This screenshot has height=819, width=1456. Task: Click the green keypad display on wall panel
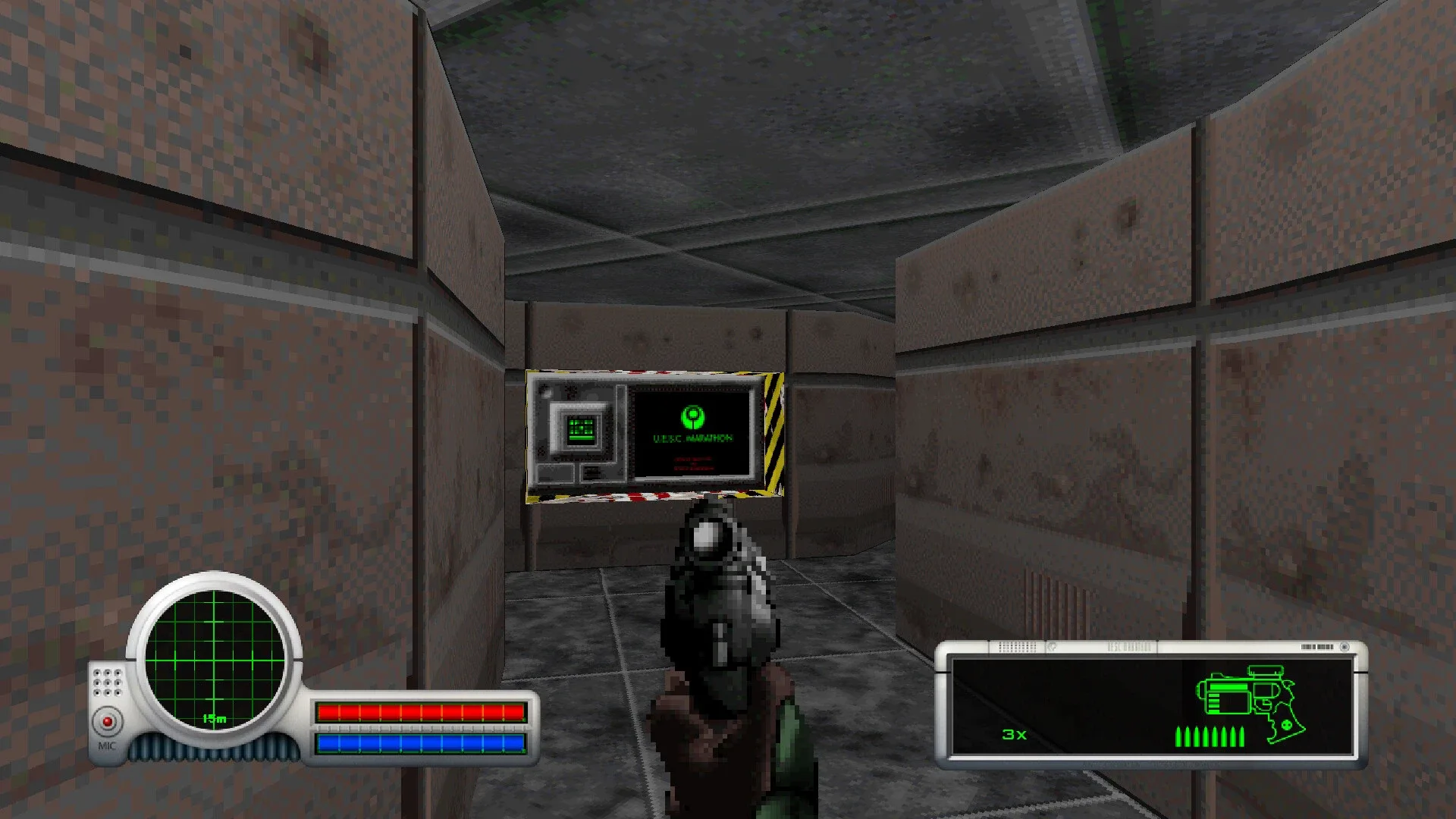(x=582, y=431)
